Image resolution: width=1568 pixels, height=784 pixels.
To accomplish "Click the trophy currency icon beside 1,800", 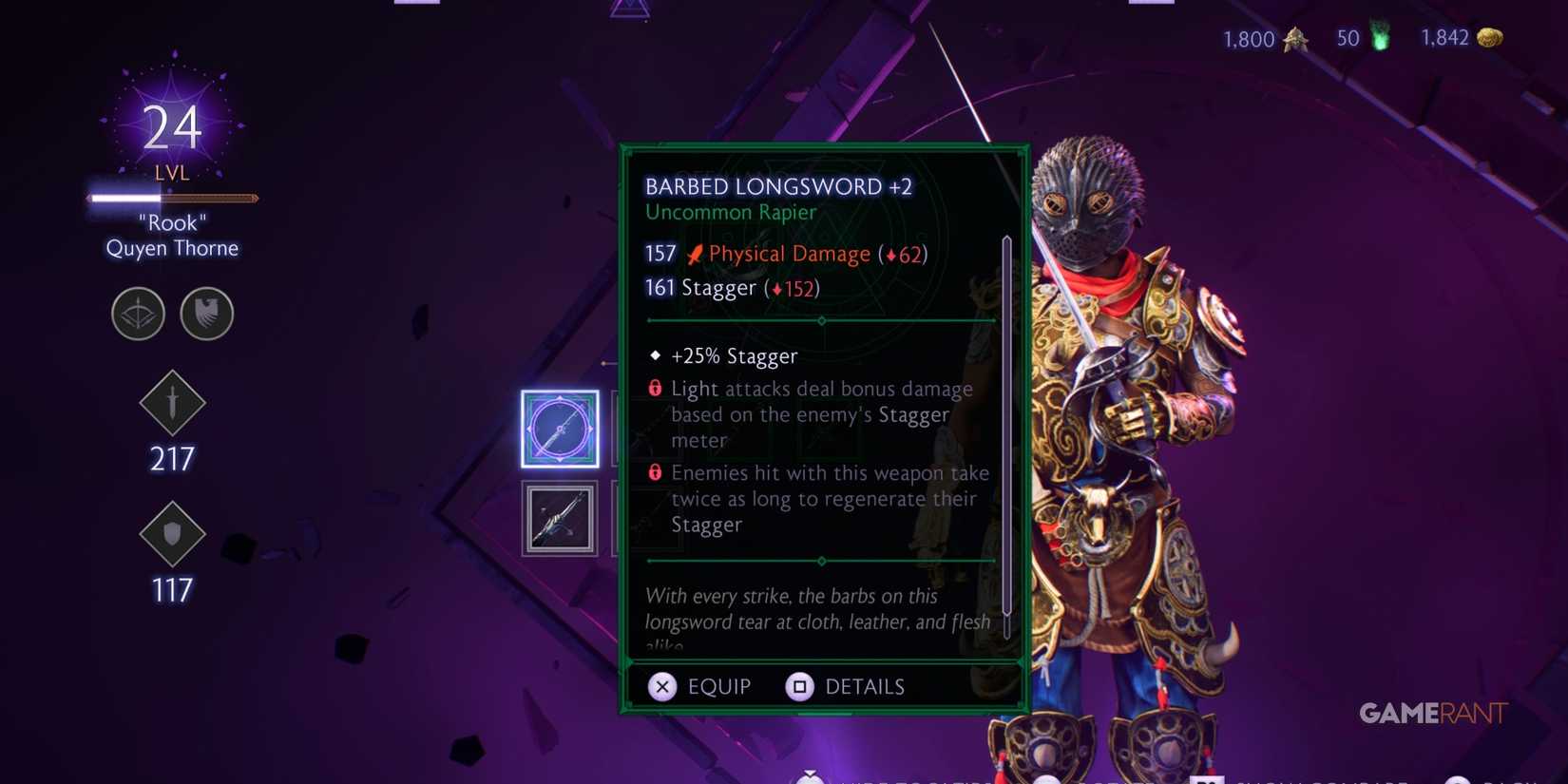I will pos(1294,40).
